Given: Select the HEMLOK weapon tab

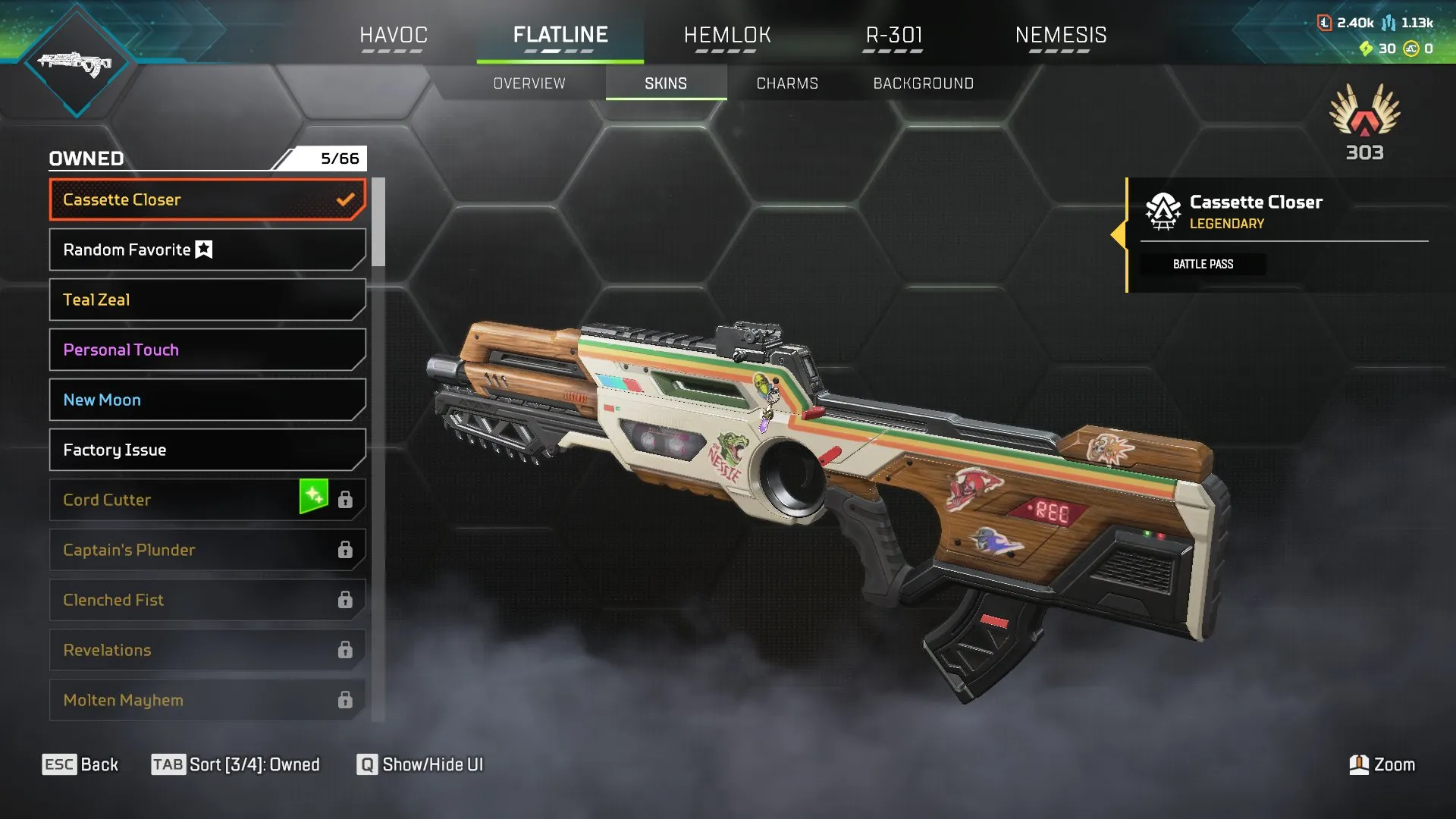Looking at the screenshot, I should (x=727, y=35).
